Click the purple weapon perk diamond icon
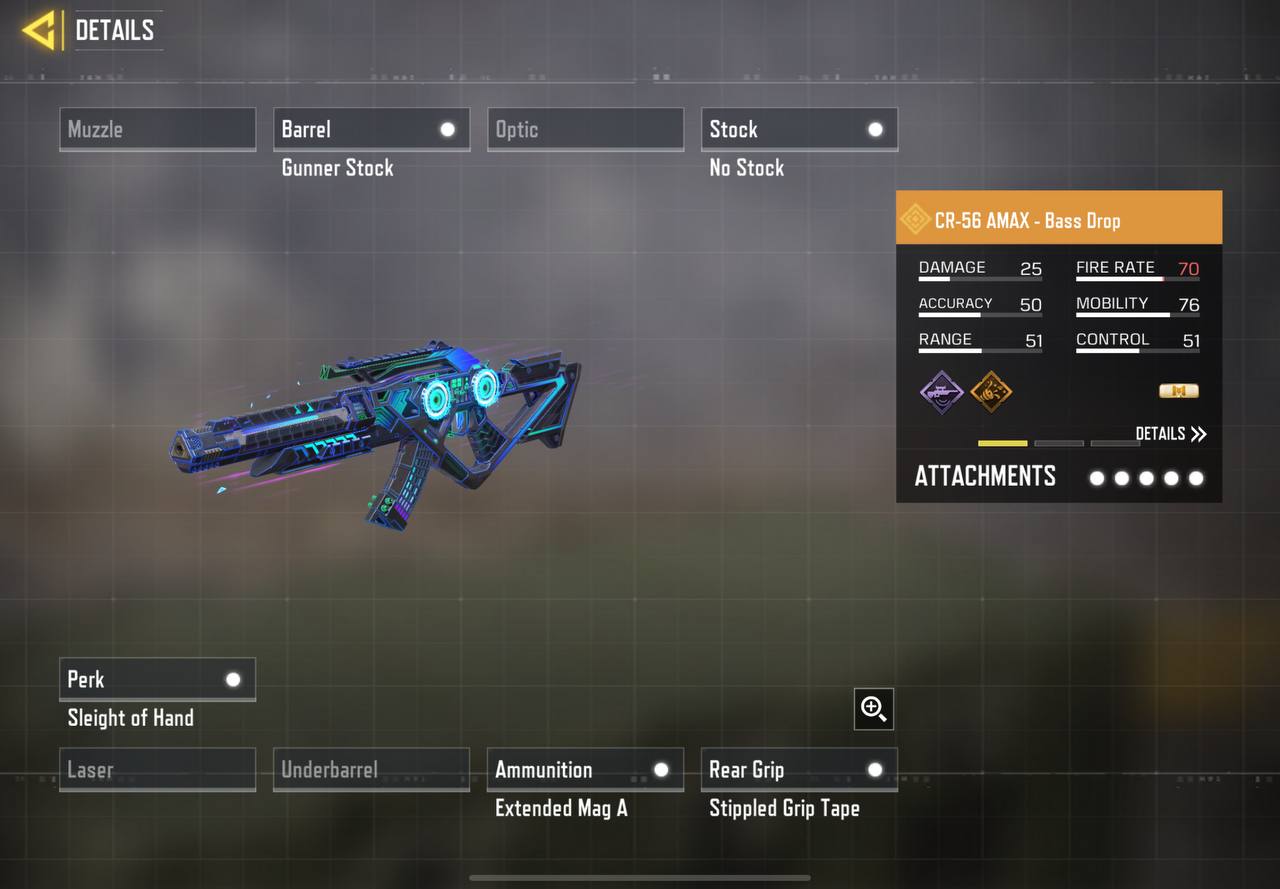Viewport: 1280px width, 889px height. 941,391
